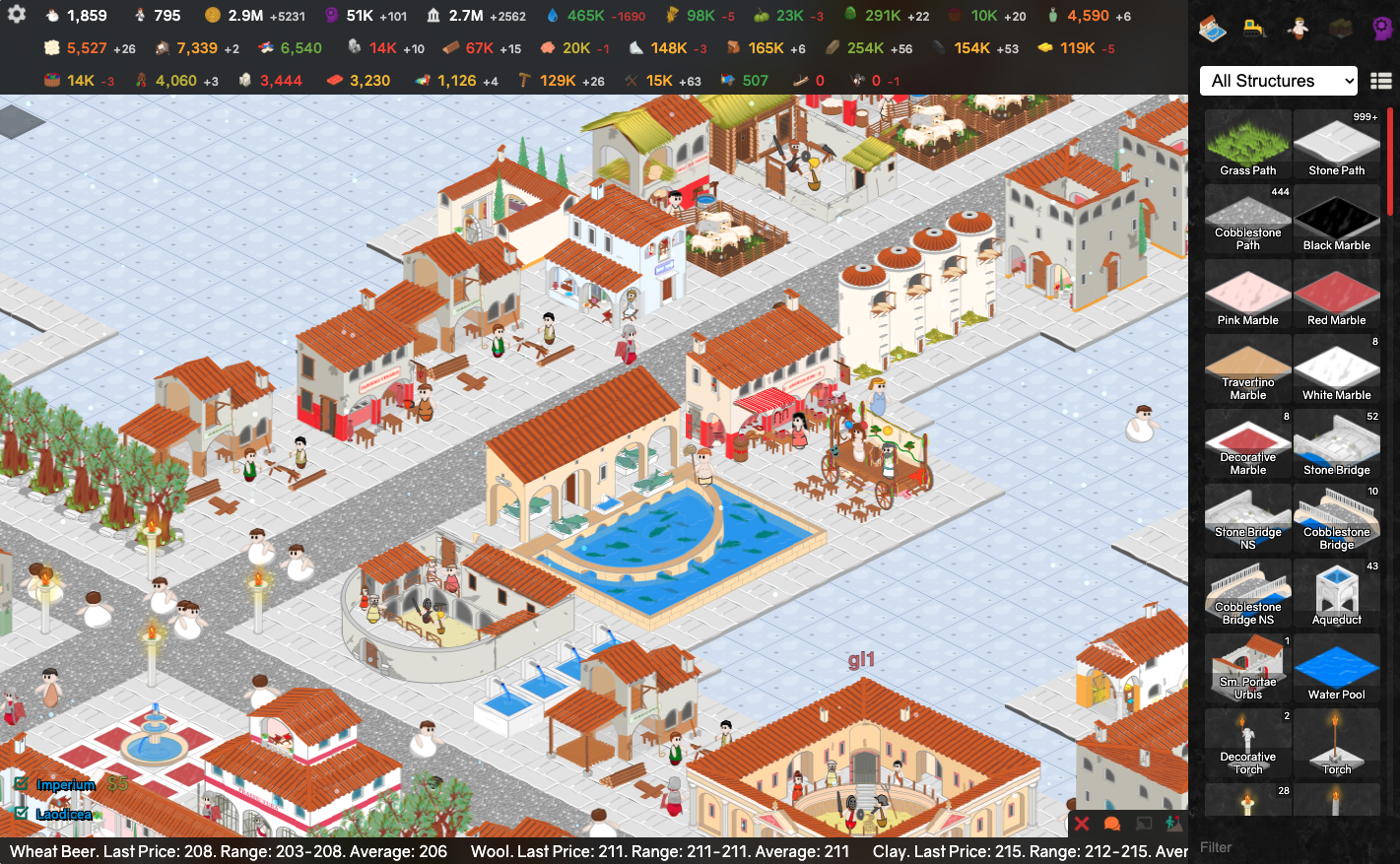Select the building construction tab icon
The width and height of the screenshot is (1400, 864).
coord(1212,29)
